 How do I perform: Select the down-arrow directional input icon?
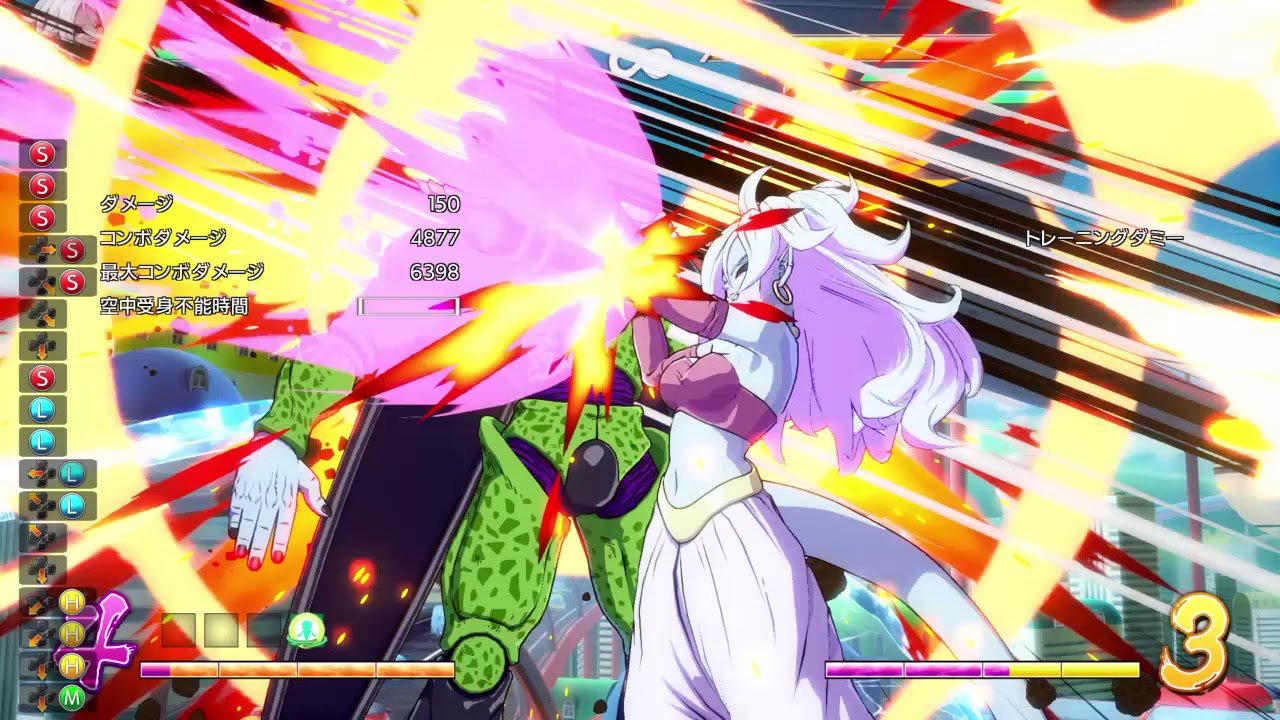[x=42, y=345]
